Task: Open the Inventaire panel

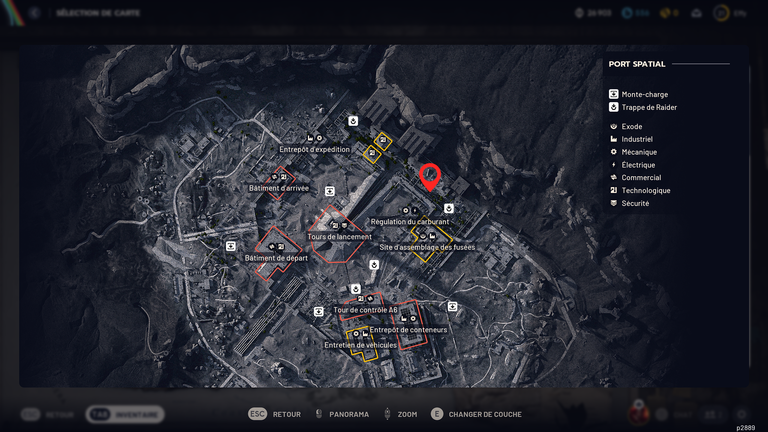Action: [x=124, y=414]
